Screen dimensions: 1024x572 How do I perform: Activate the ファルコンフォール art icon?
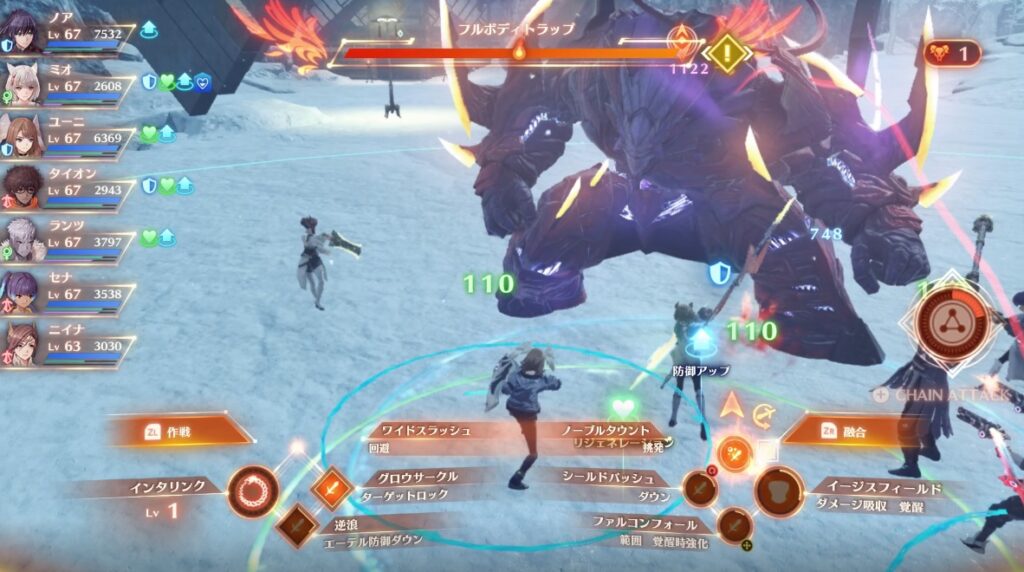point(733,524)
